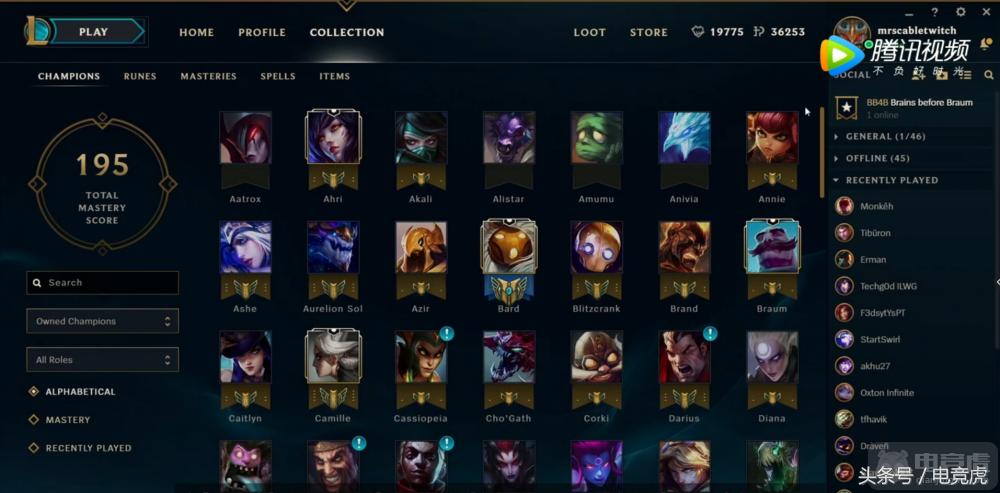
Task: Choose the Braum champion tile
Action: (x=771, y=248)
